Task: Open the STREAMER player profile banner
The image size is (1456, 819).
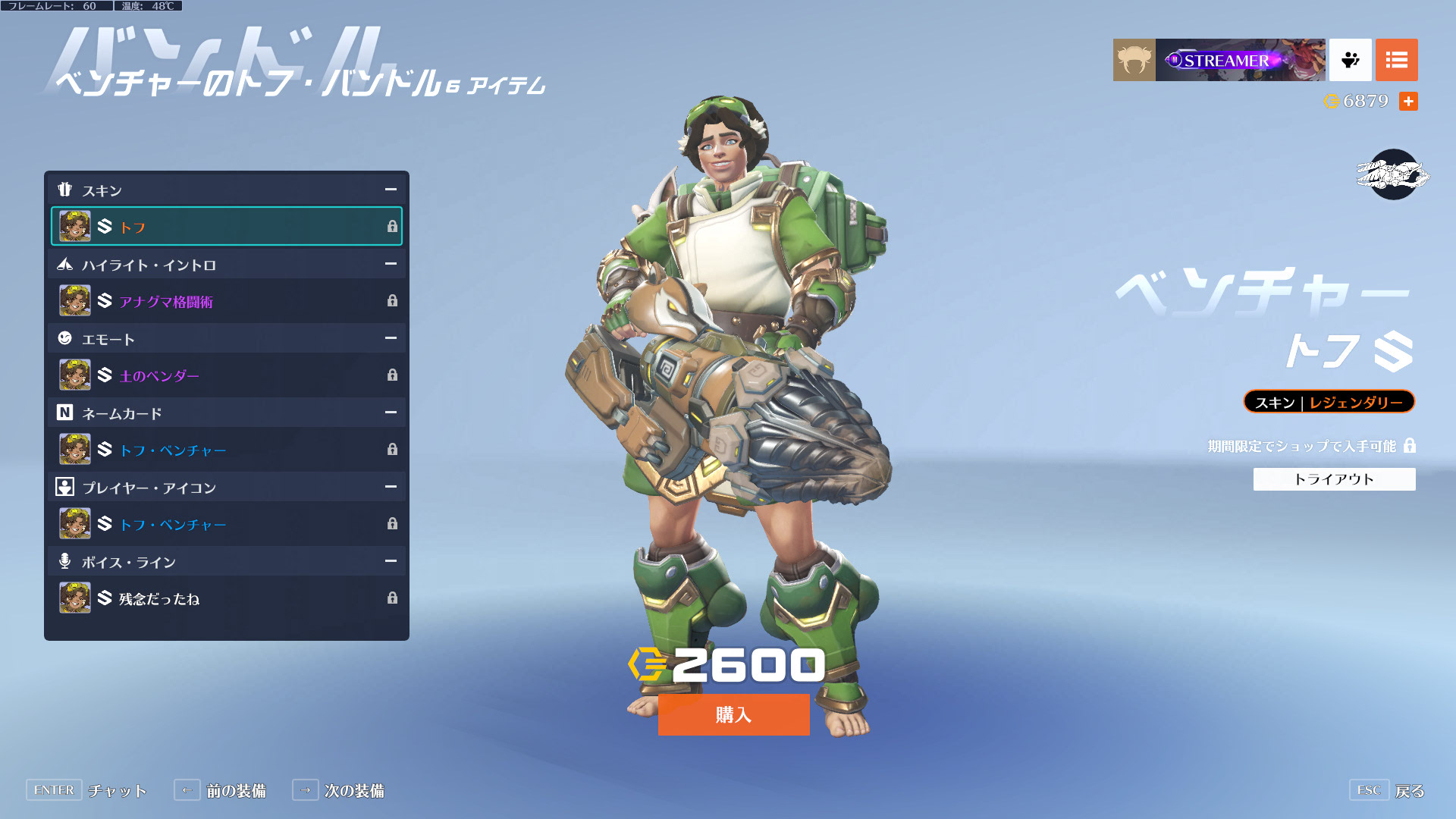Action: point(1239,60)
